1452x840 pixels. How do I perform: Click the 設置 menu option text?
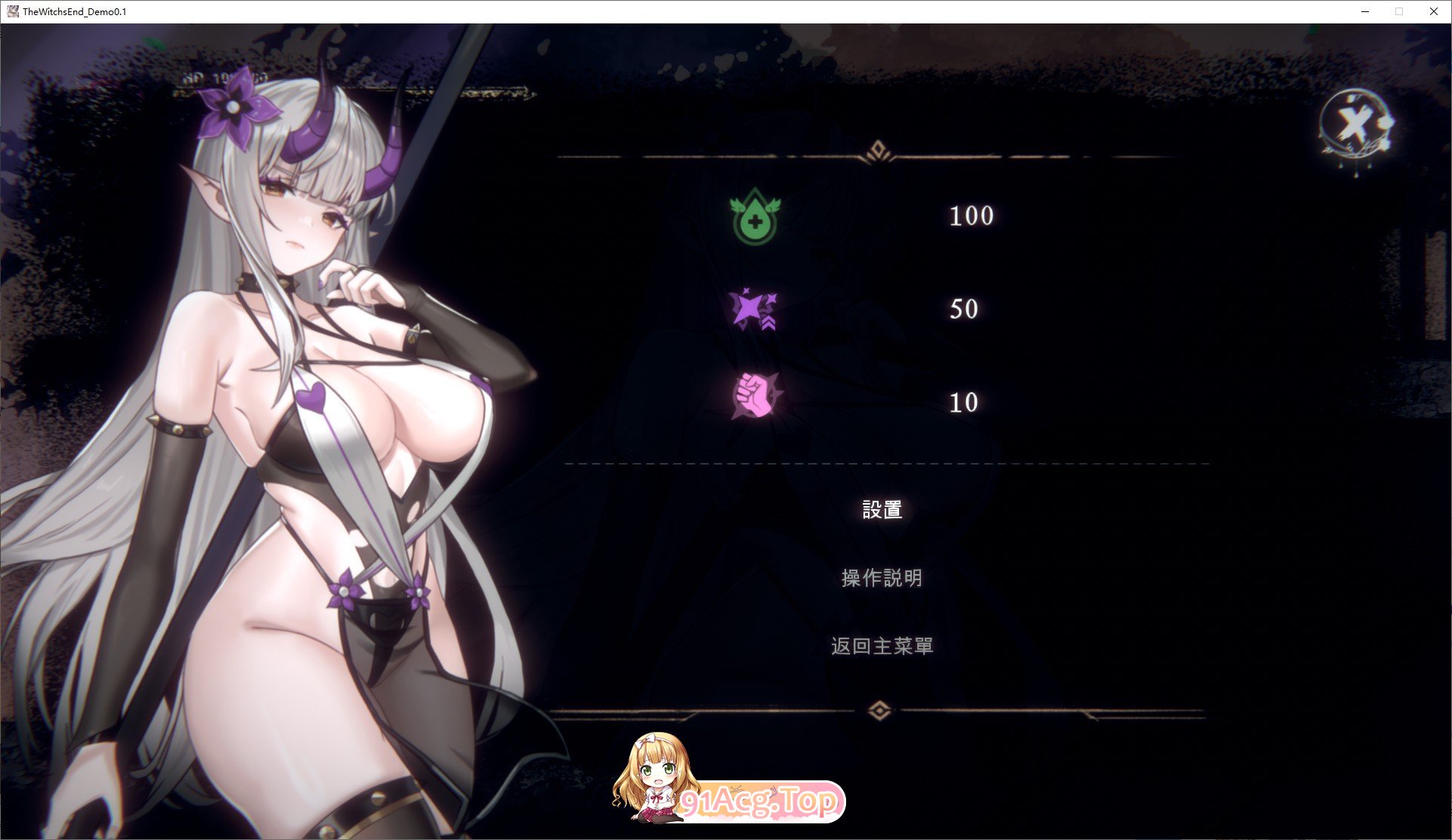[x=881, y=510]
